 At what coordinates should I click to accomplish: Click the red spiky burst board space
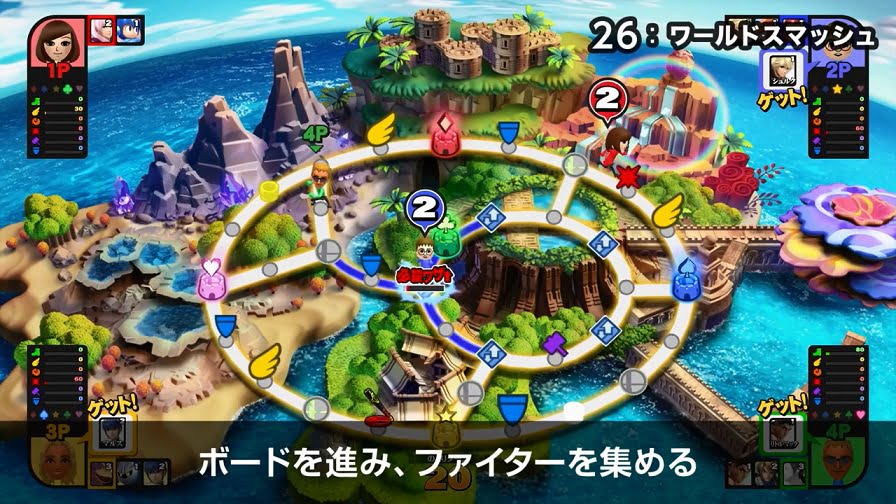click(628, 179)
